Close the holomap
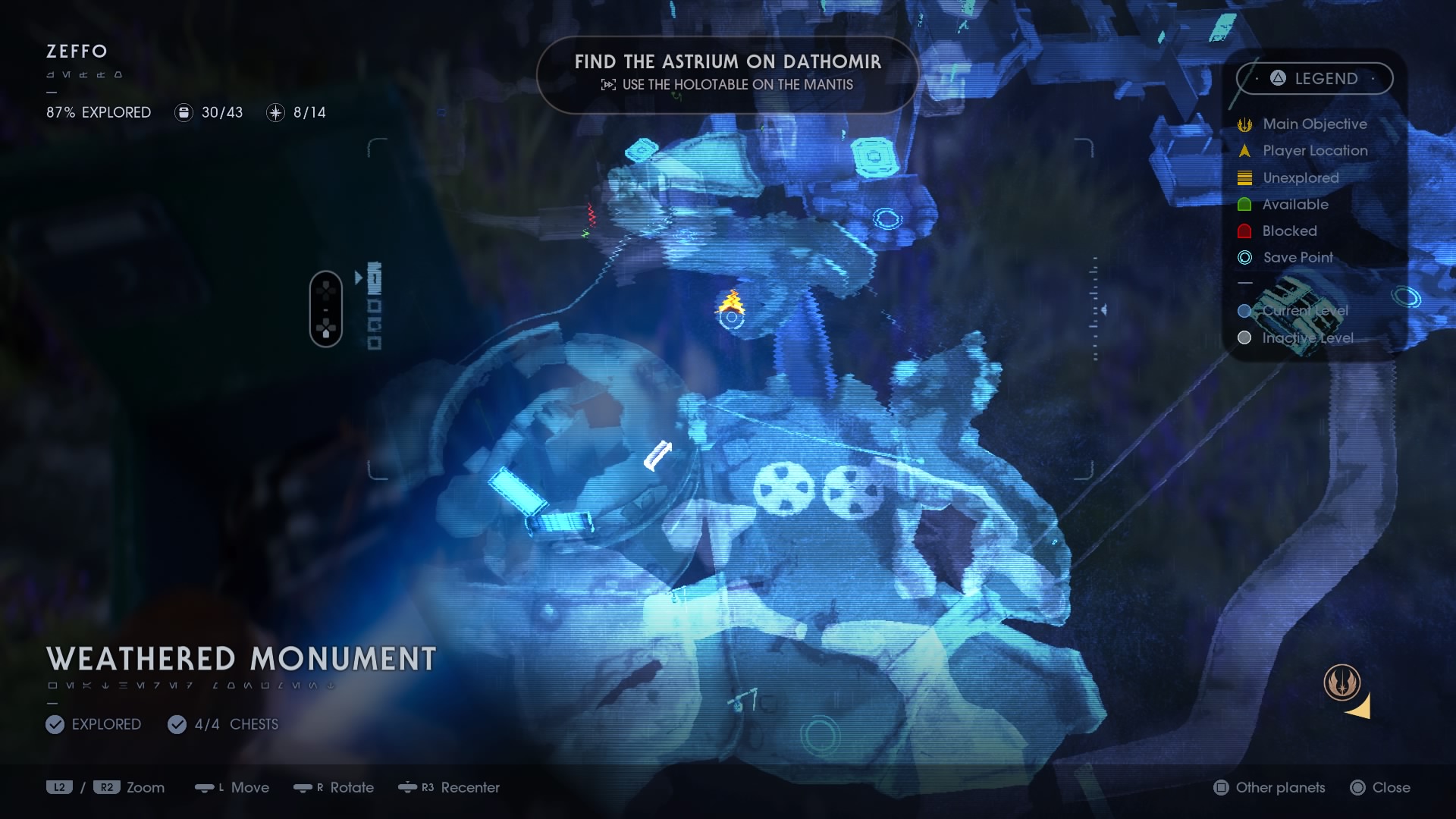This screenshot has height=819, width=1456. (x=1380, y=787)
